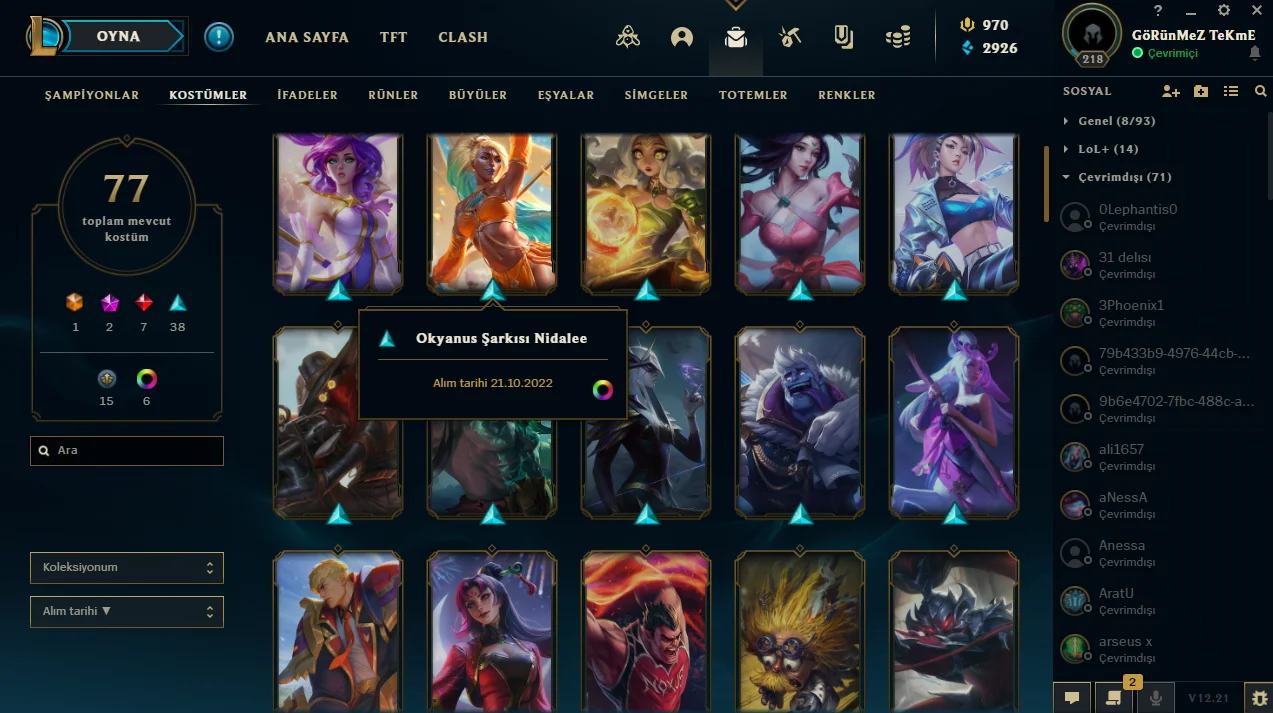Select the RENKLER tab
This screenshot has height=713, width=1273.
tap(847, 95)
